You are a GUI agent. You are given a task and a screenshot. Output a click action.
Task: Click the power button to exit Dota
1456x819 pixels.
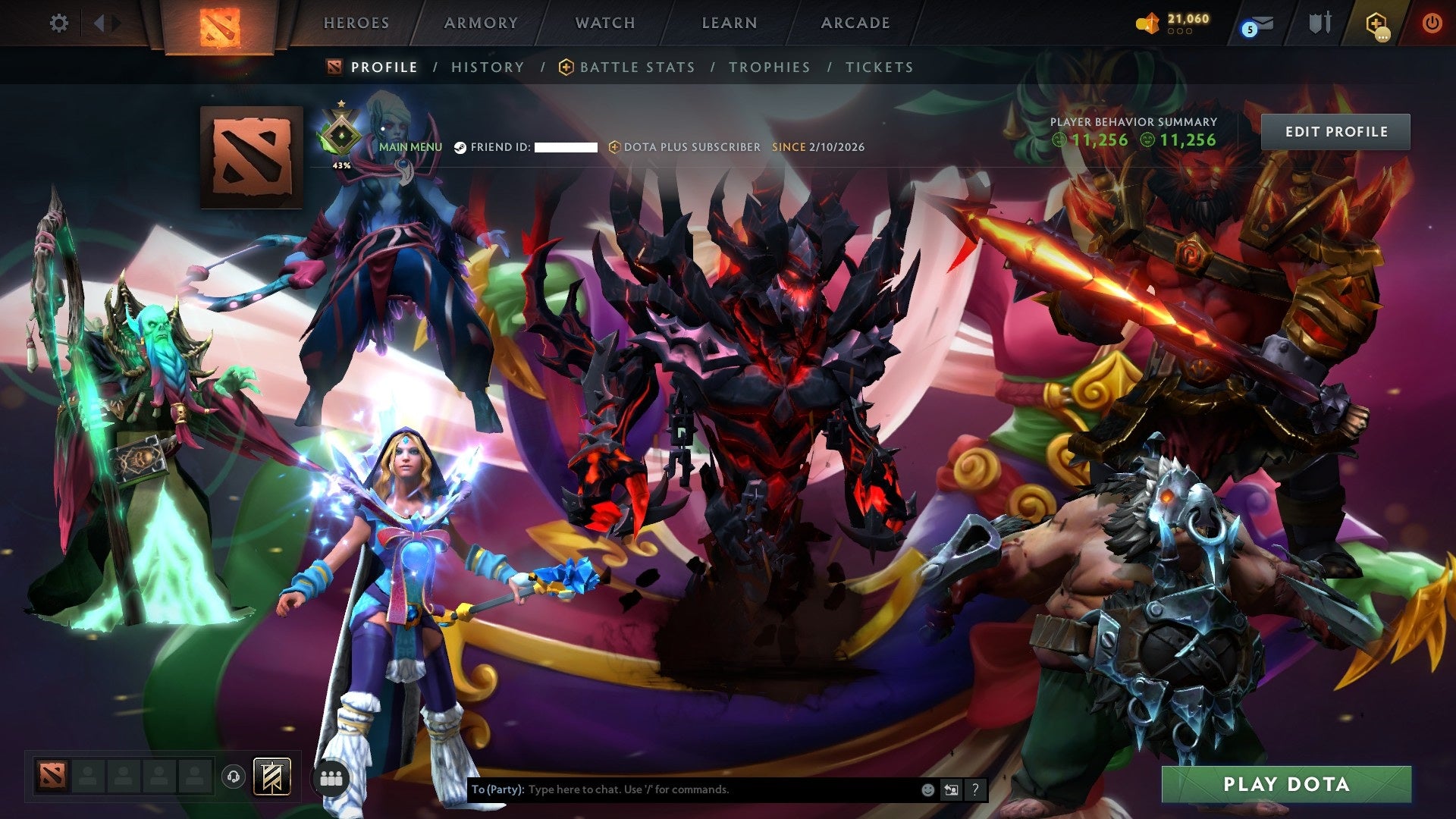(x=1432, y=23)
